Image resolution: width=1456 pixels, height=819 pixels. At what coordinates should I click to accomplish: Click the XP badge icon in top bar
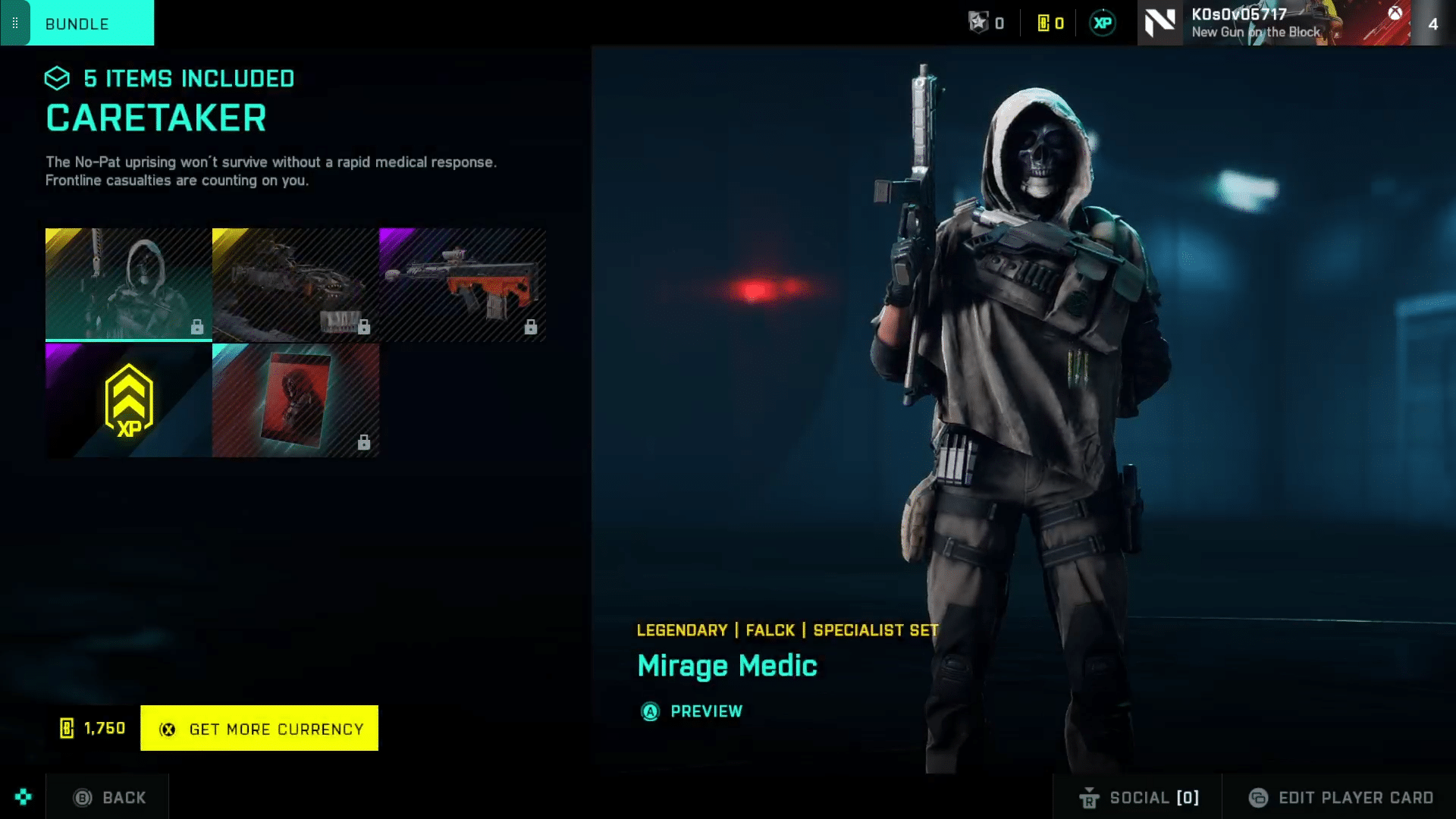point(1102,23)
